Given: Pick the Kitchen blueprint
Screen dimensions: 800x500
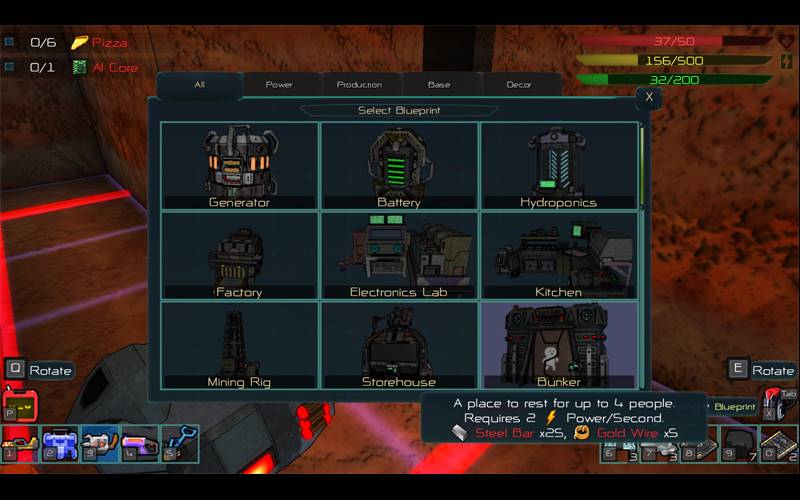Looking at the screenshot, I should coord(558,256).
